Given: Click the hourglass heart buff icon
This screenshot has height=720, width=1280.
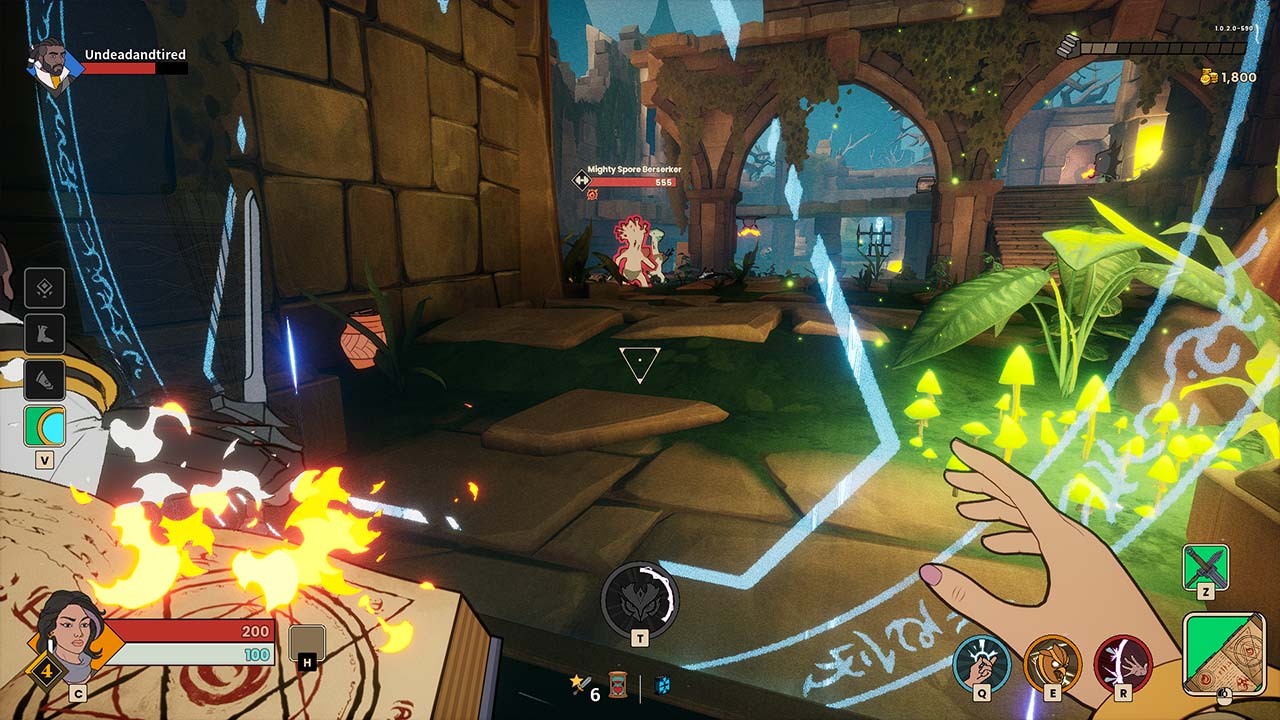Looking at the screenshot, I should click(x=619, y=686).
